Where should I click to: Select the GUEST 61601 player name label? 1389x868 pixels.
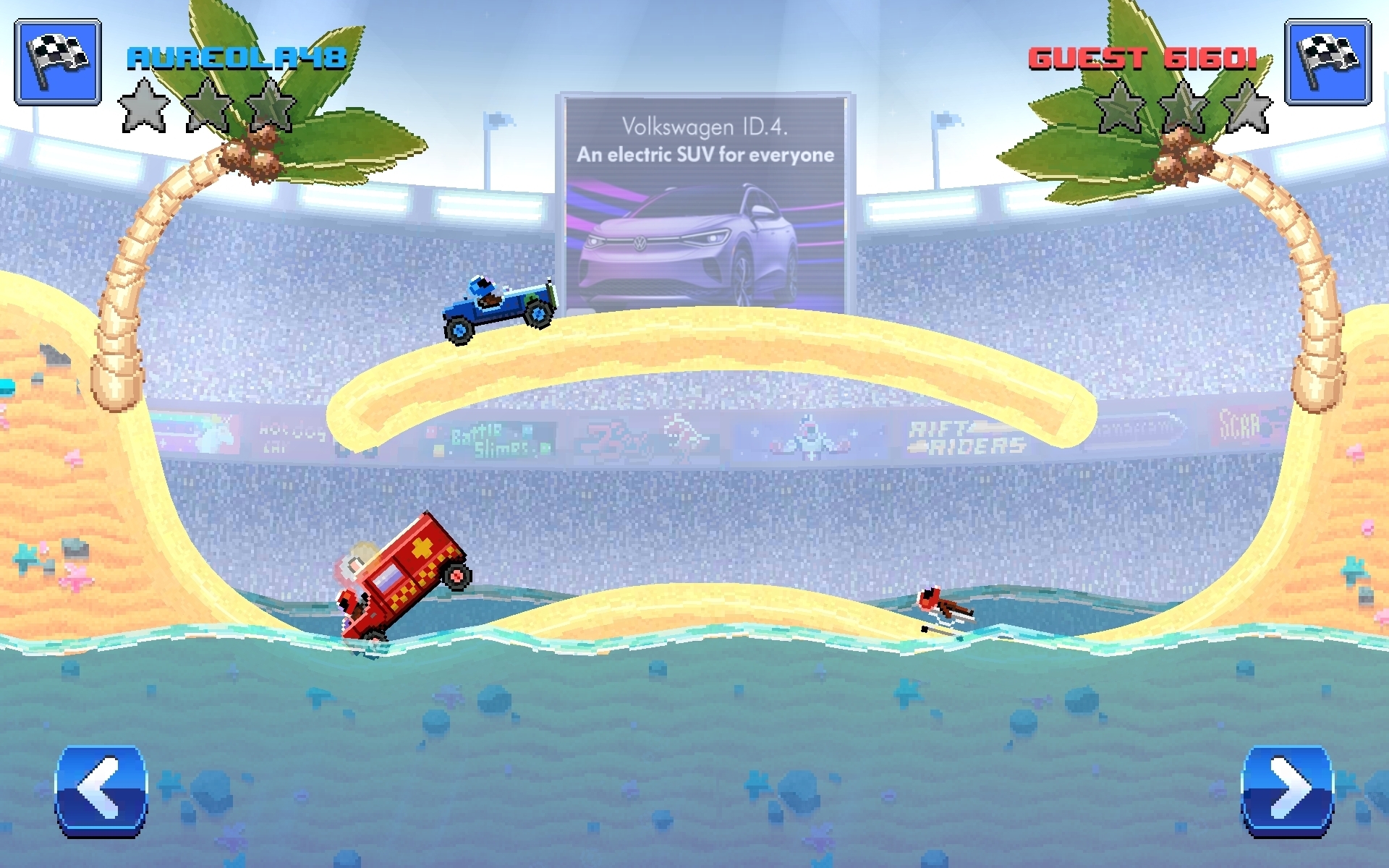(1143, 58)
